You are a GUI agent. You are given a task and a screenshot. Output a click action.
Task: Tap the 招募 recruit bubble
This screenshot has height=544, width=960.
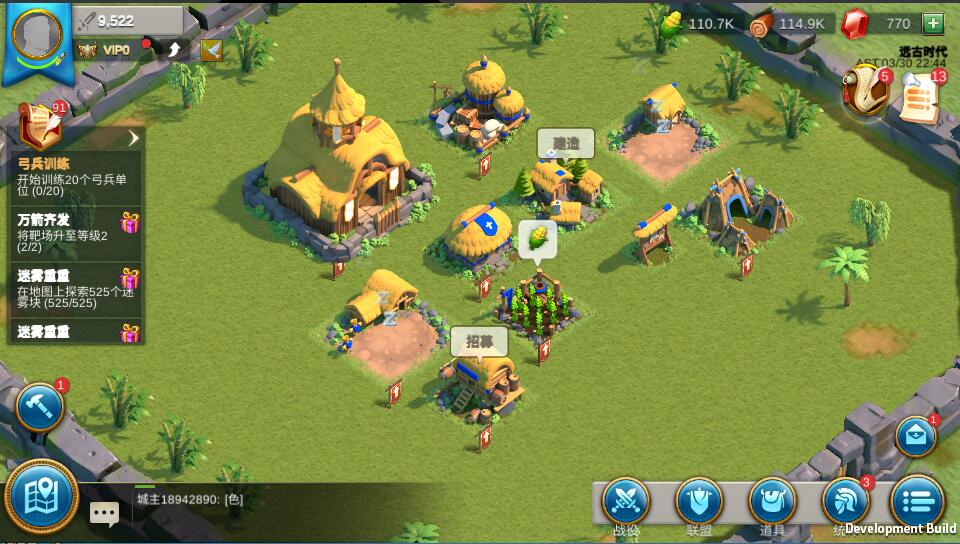479,341
